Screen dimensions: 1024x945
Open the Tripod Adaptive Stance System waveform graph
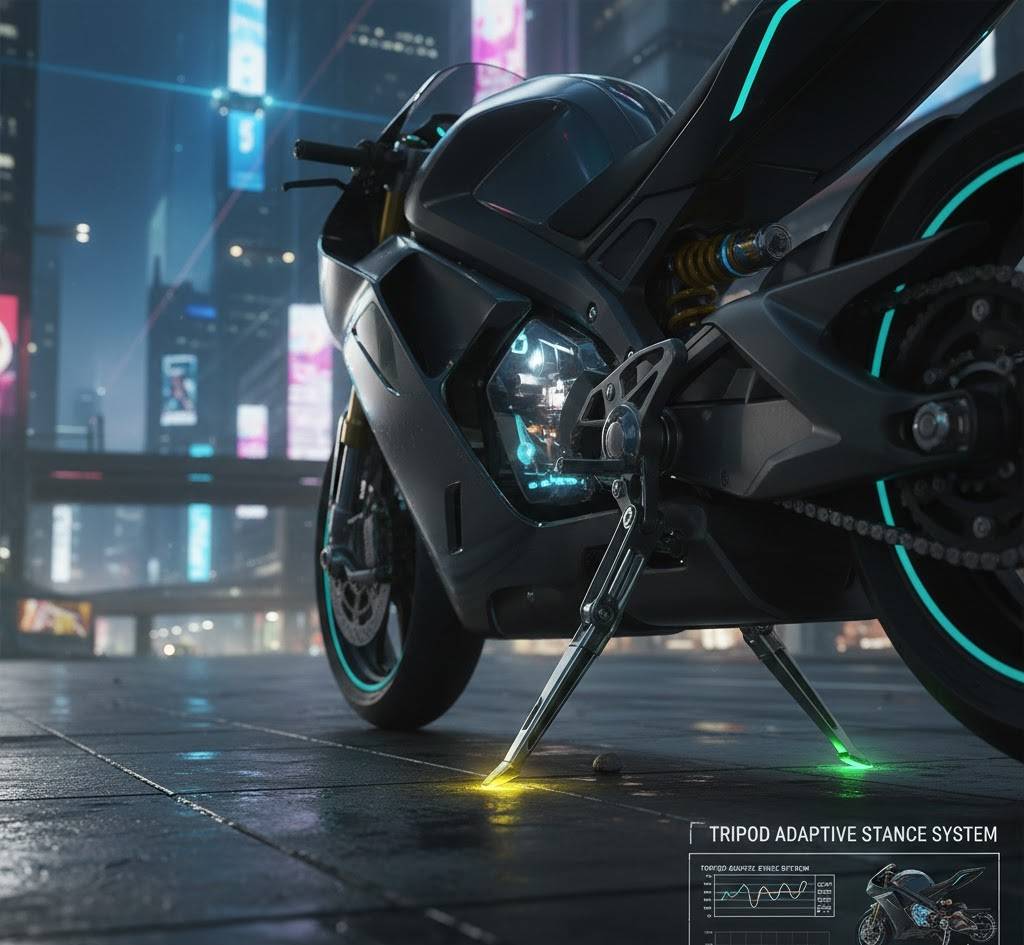click(766, 893)
